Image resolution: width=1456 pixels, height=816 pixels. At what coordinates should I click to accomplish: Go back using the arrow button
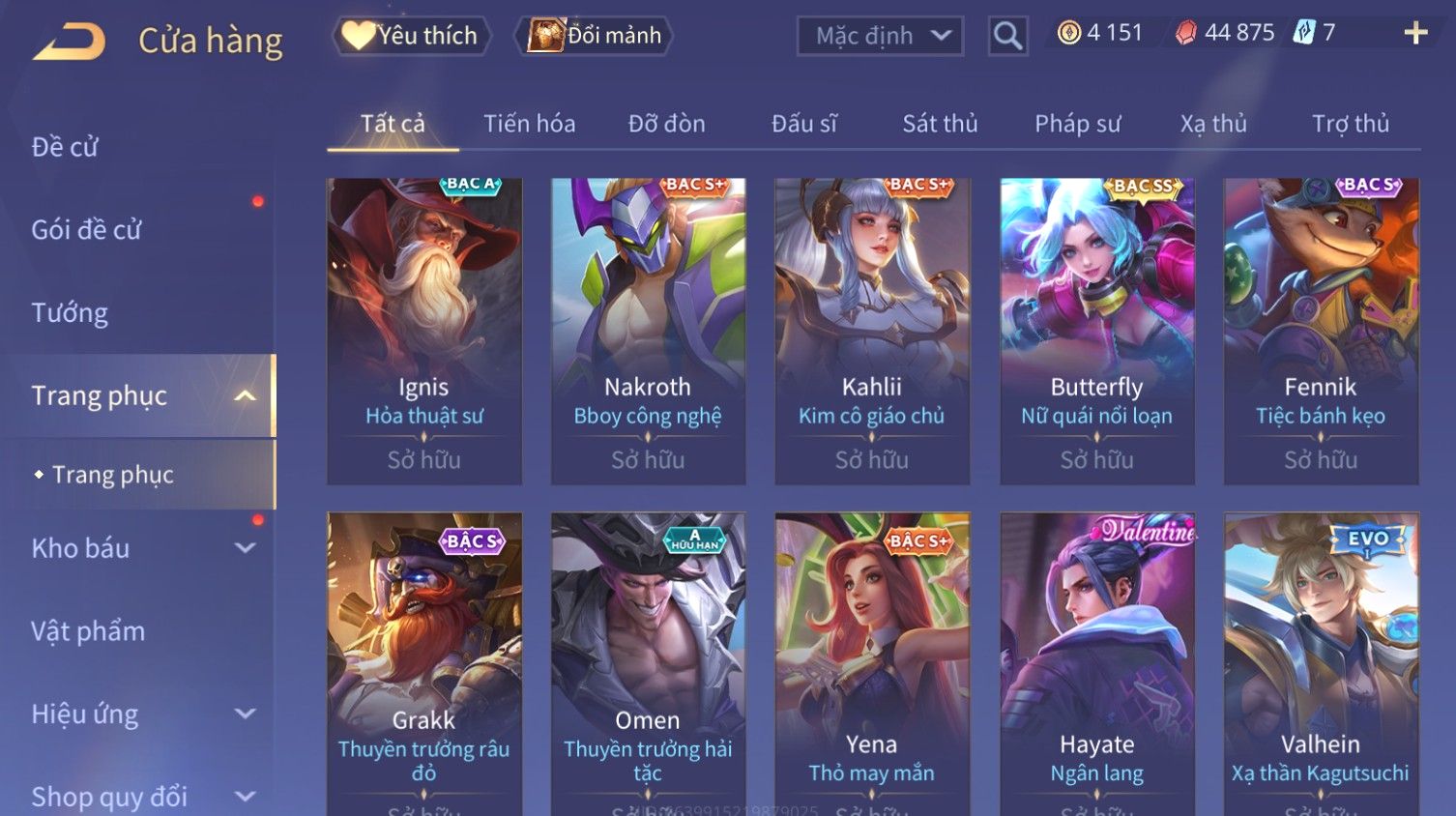[70, 41]
